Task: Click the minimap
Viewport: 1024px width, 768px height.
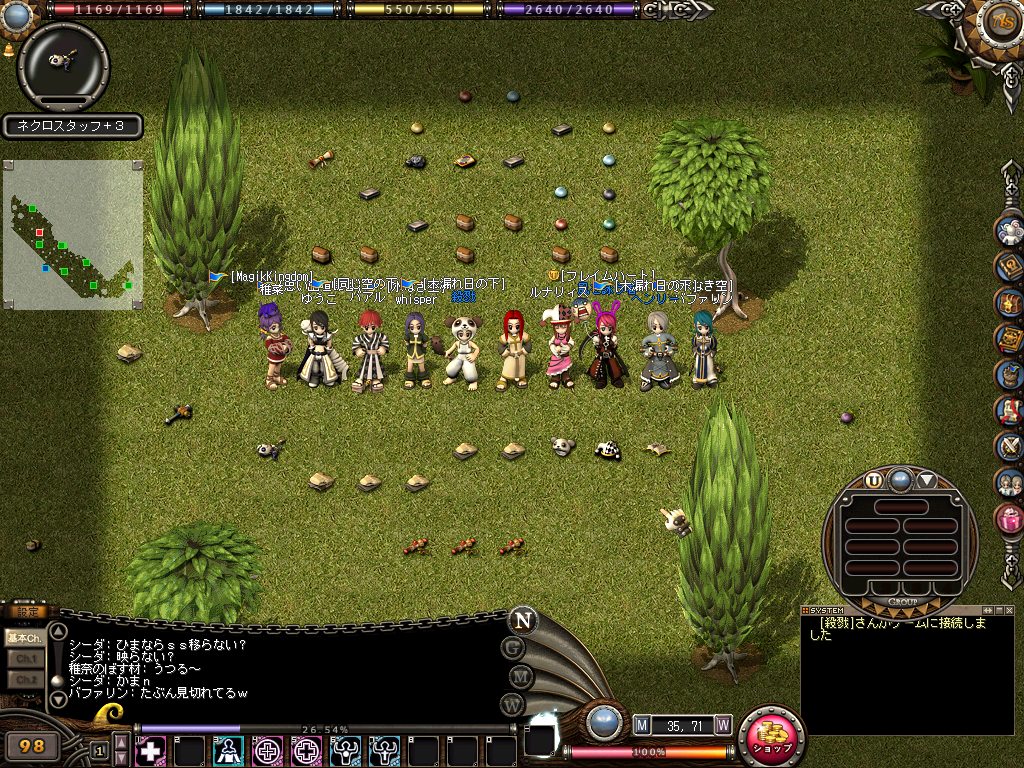Action: [73, 235]
